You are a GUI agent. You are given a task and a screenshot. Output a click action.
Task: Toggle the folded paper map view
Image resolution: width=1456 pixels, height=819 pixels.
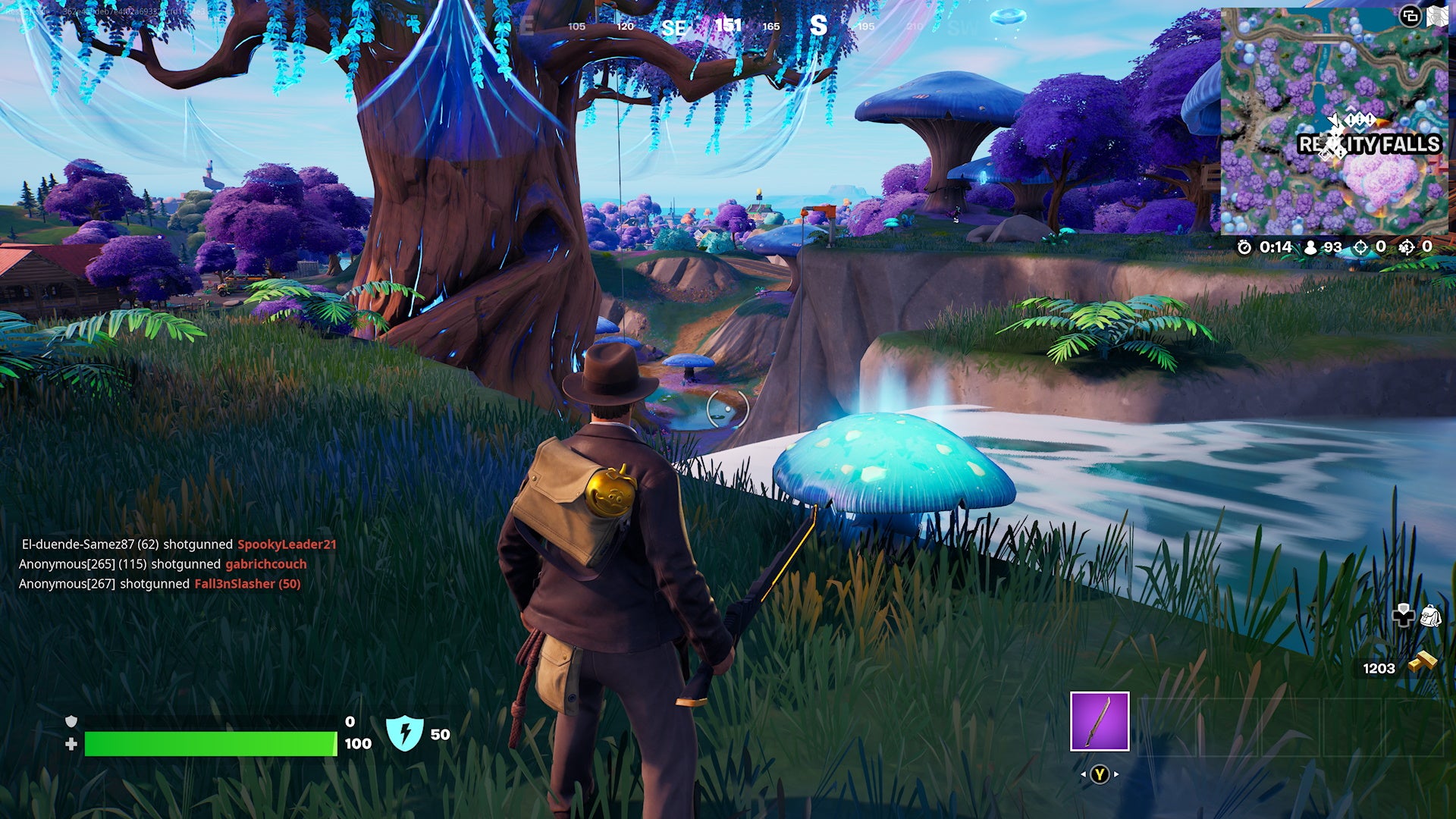tap(1438, 17)
